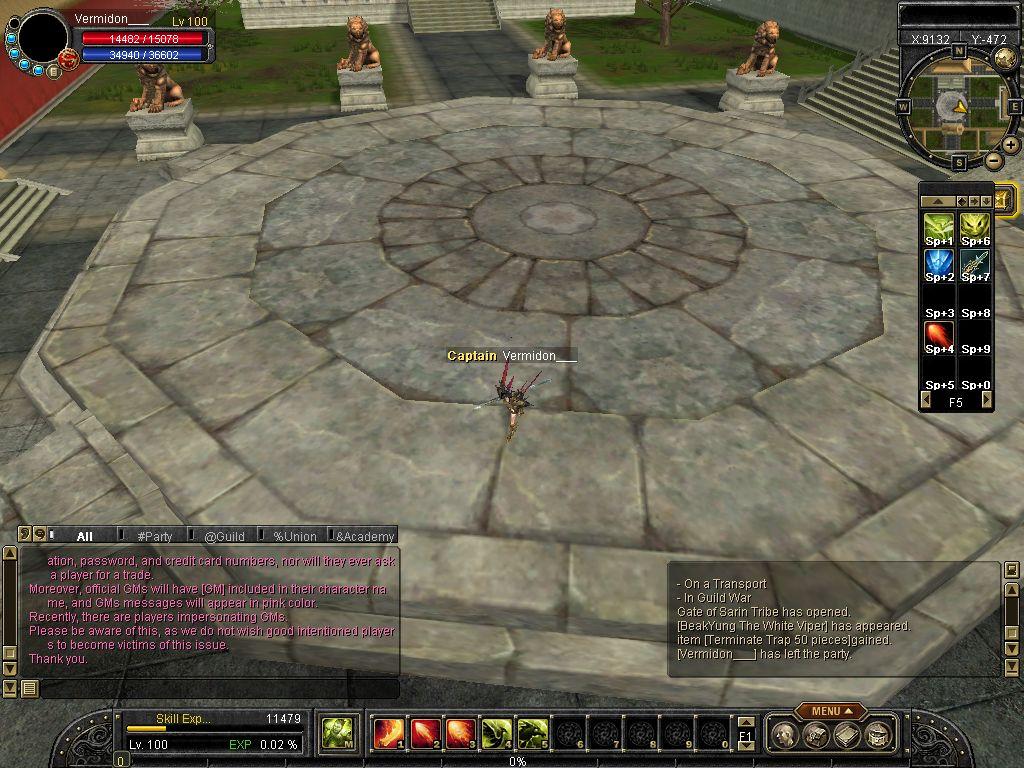Show the All chat tab
The height and width of the screenshot is (768, 1024).
pyautogui.click(x=84, y=536)
